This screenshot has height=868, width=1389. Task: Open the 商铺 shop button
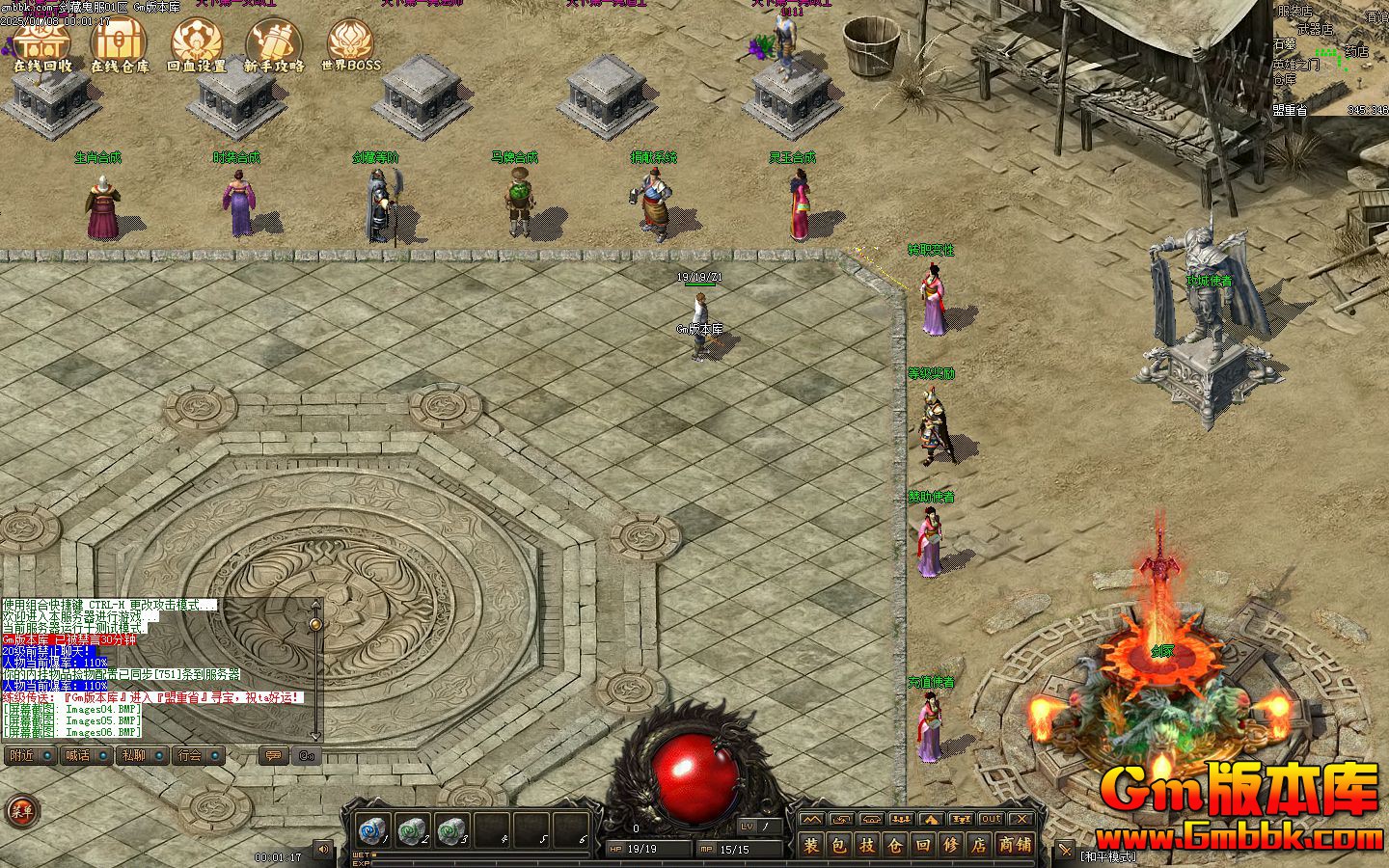[x=1015, y=846]
